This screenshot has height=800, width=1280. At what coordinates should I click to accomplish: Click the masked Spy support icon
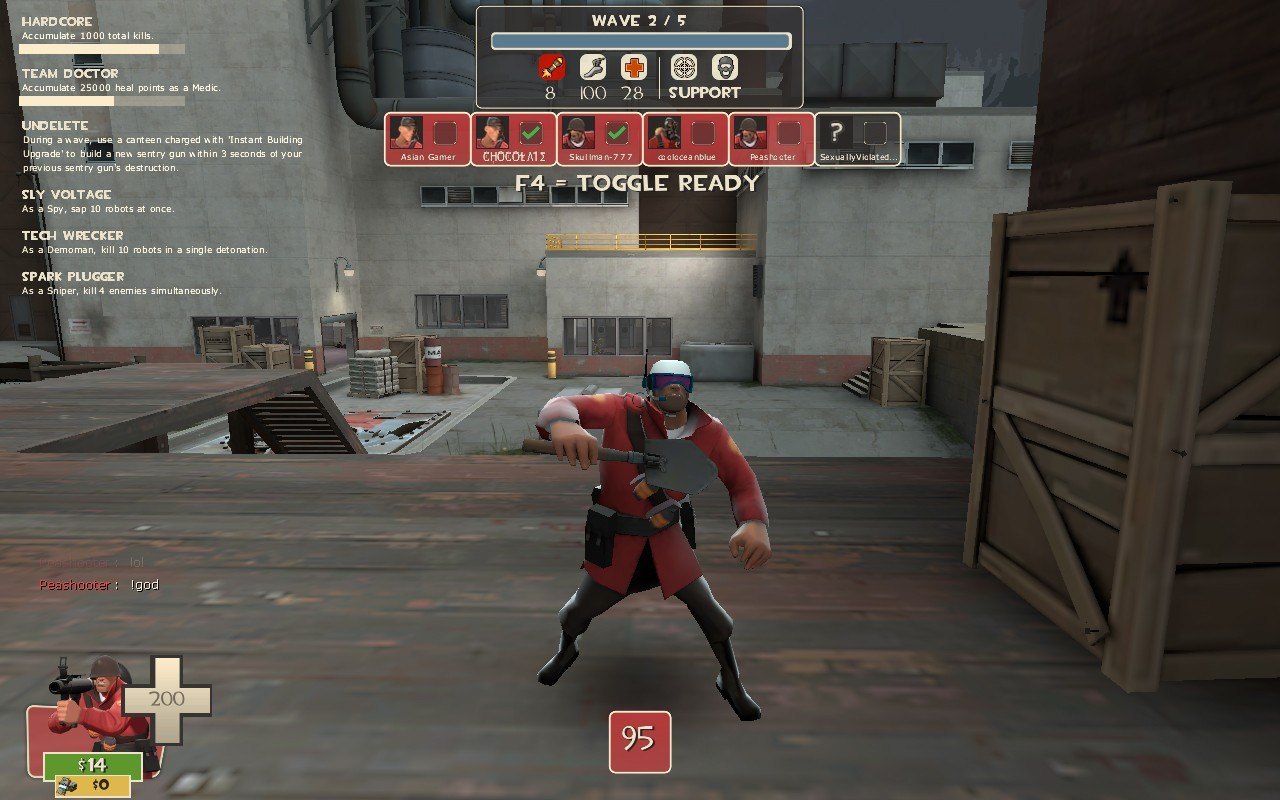(x=725, y=67)
